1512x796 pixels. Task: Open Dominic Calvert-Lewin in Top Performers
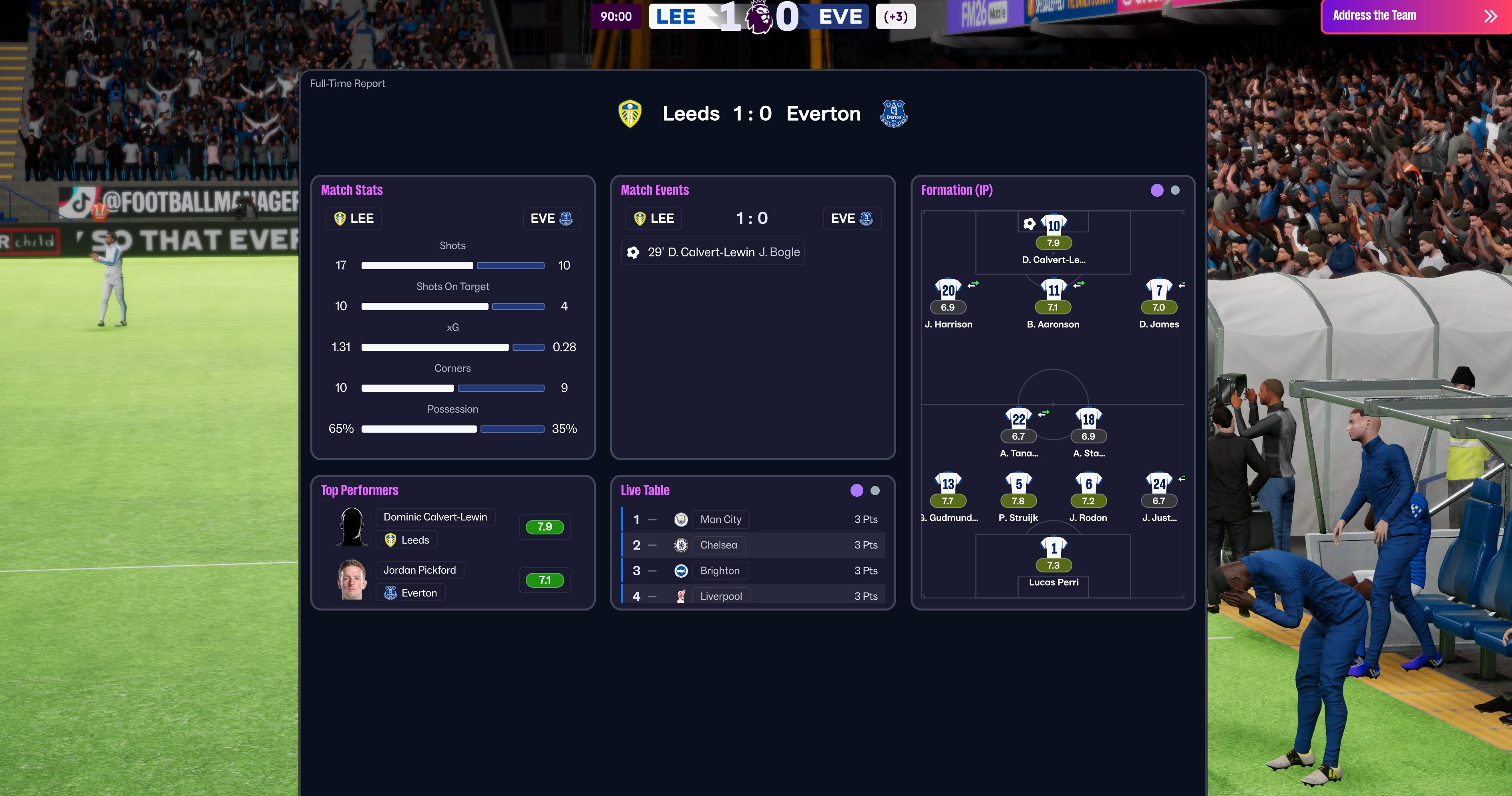tap(435, 517)
